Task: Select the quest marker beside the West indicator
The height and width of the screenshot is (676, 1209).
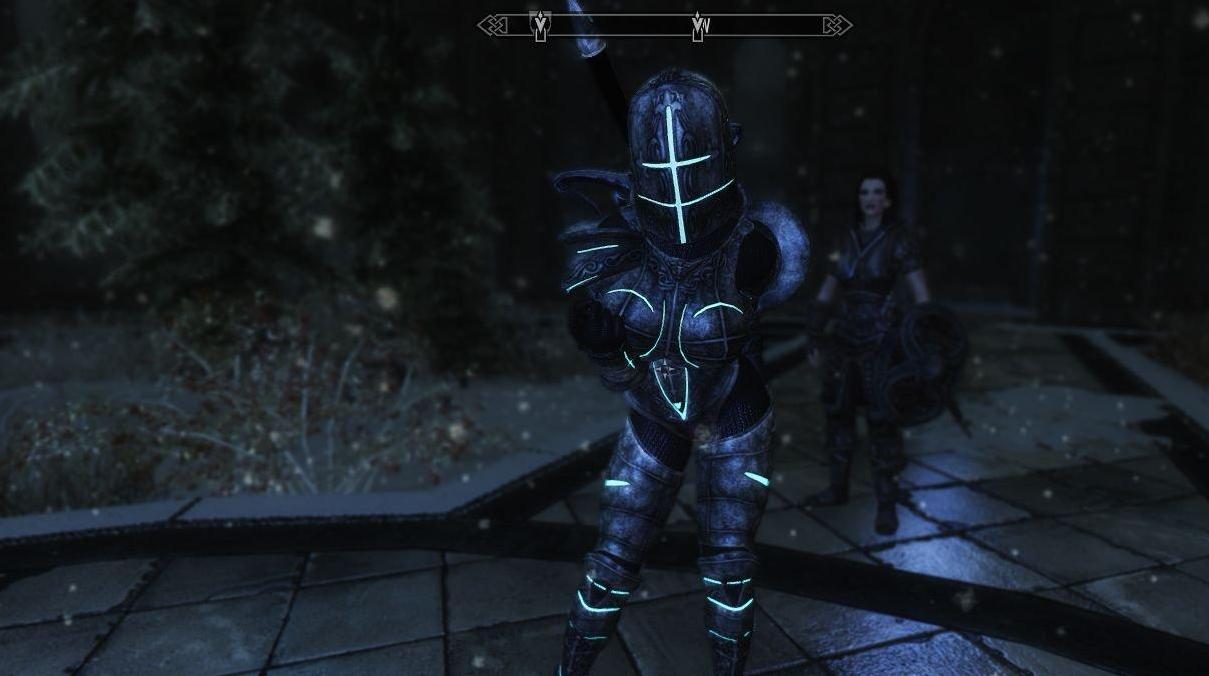Action: coord(696,26)
